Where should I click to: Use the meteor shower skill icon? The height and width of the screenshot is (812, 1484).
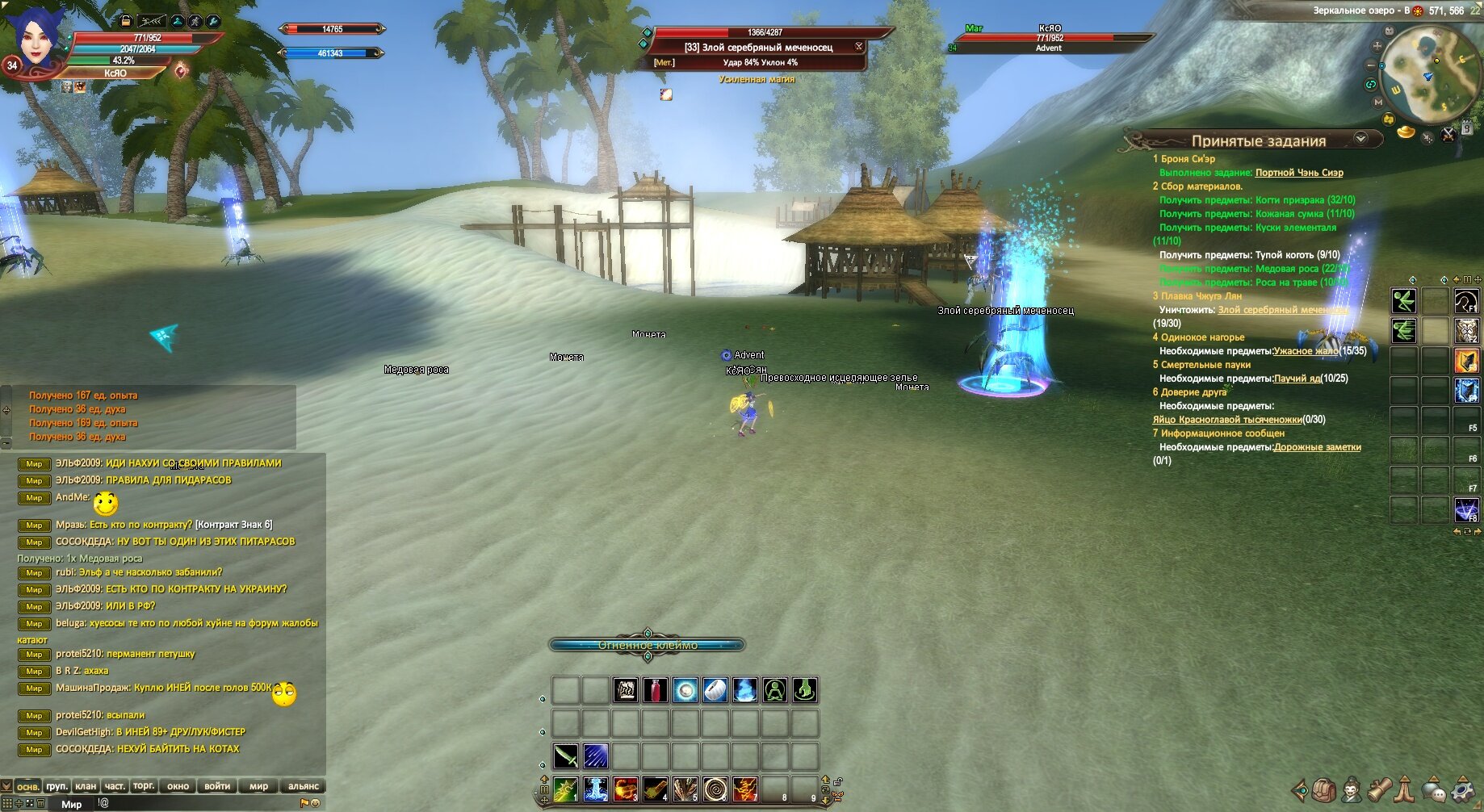tap(595, 756)
